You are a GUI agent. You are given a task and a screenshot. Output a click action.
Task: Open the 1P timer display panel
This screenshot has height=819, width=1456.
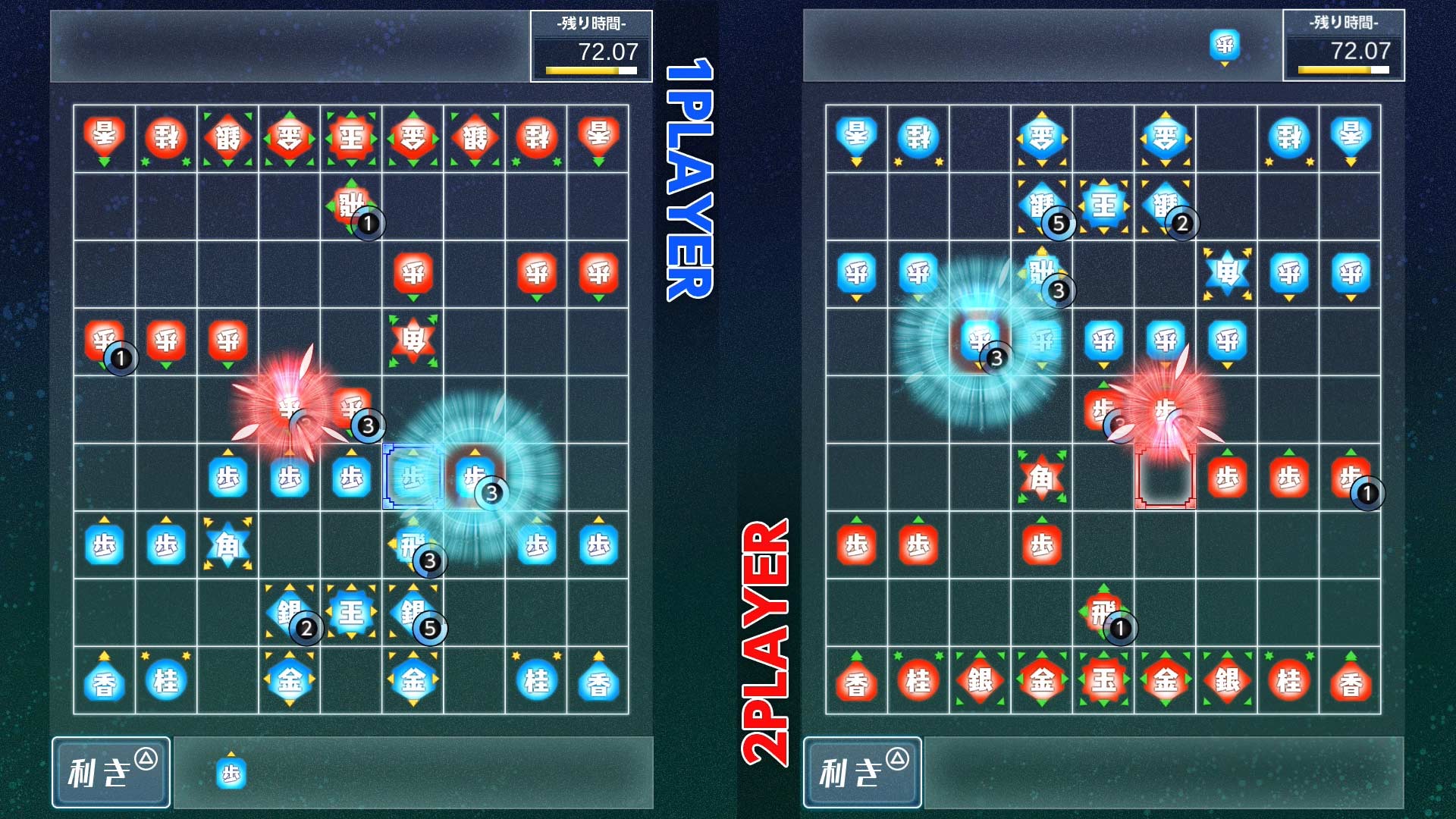pos(592,45)
